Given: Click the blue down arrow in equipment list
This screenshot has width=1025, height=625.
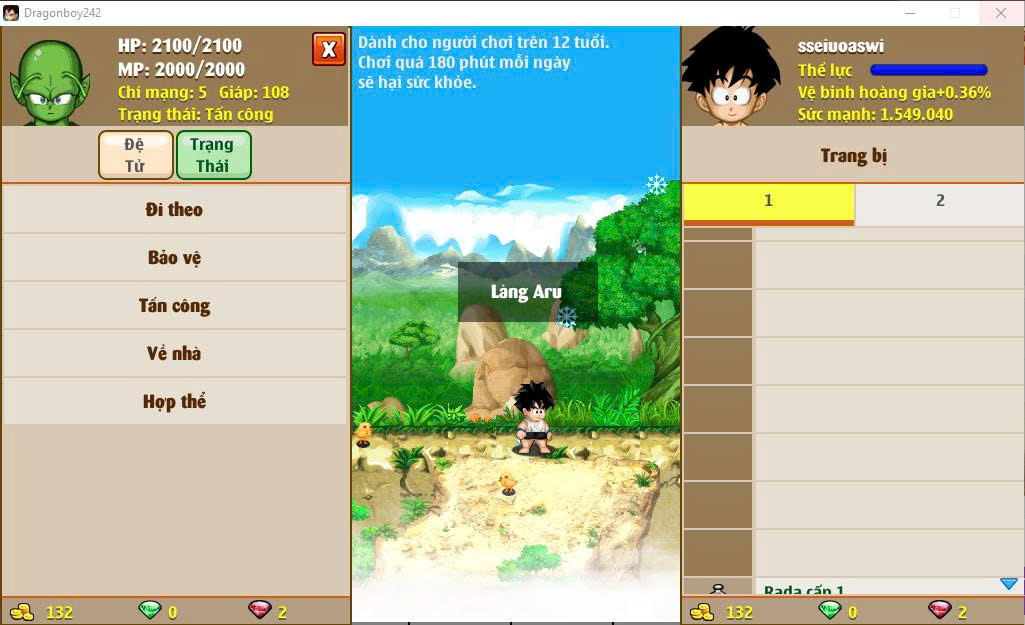Looking at the screenshot, I should (x=1008, y=584).
